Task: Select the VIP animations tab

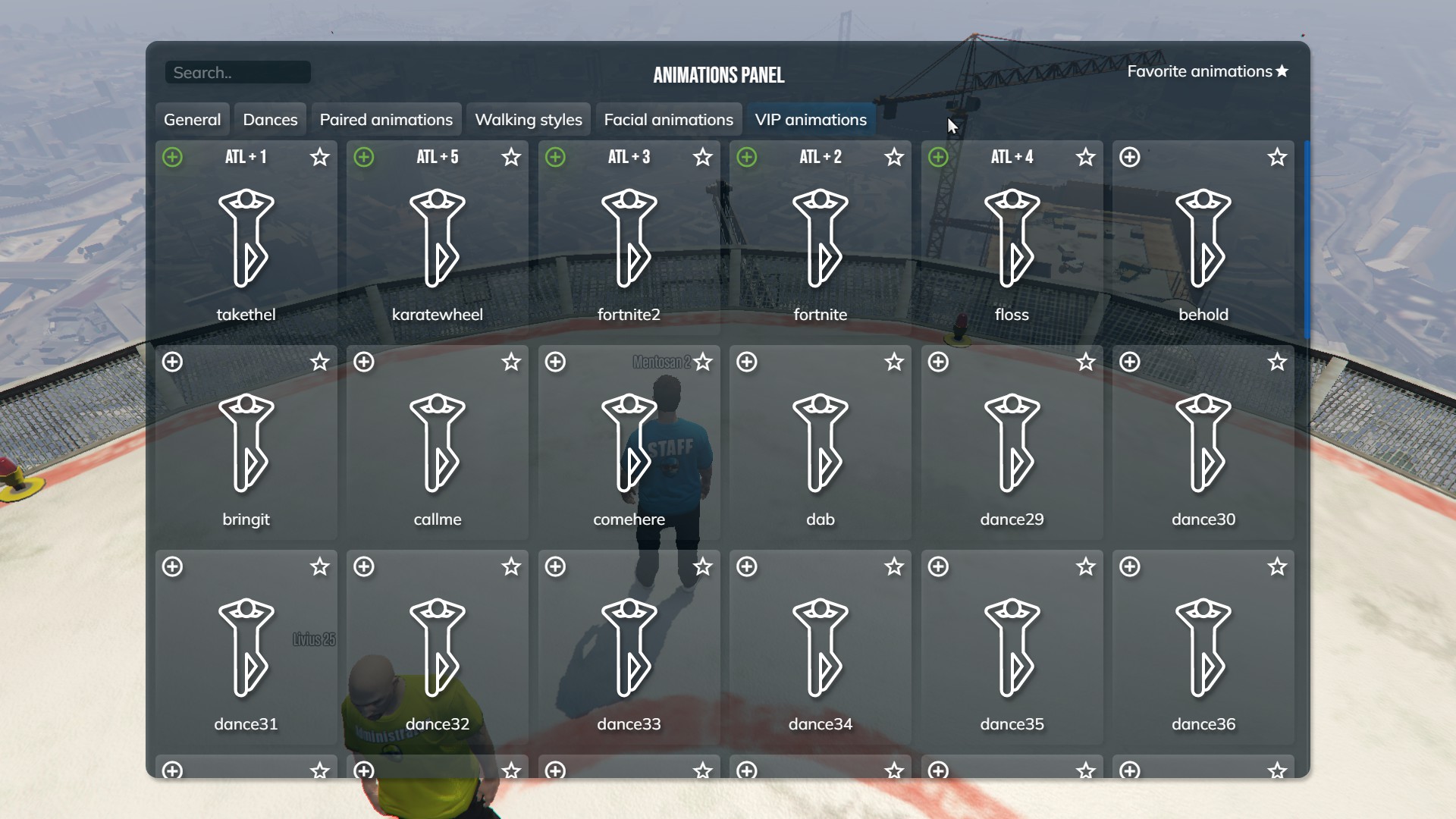Action: [x=811, y=120]
